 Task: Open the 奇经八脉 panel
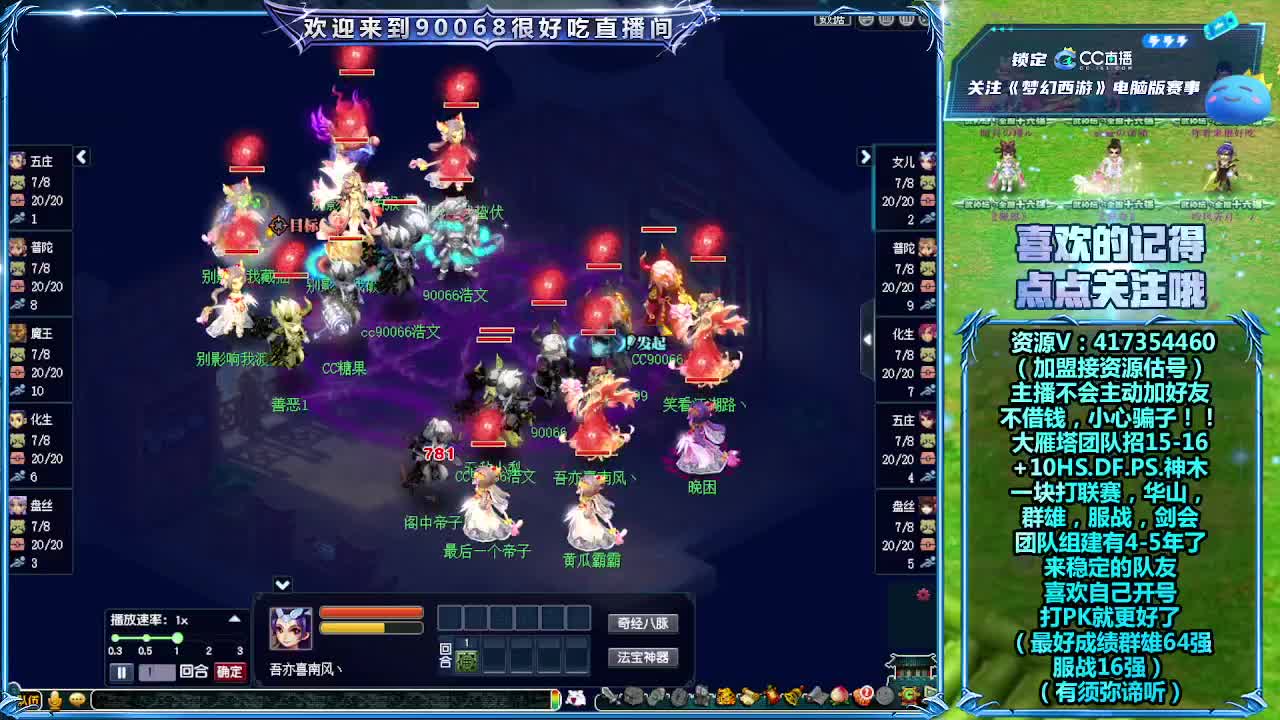click(x=644, y=623)
